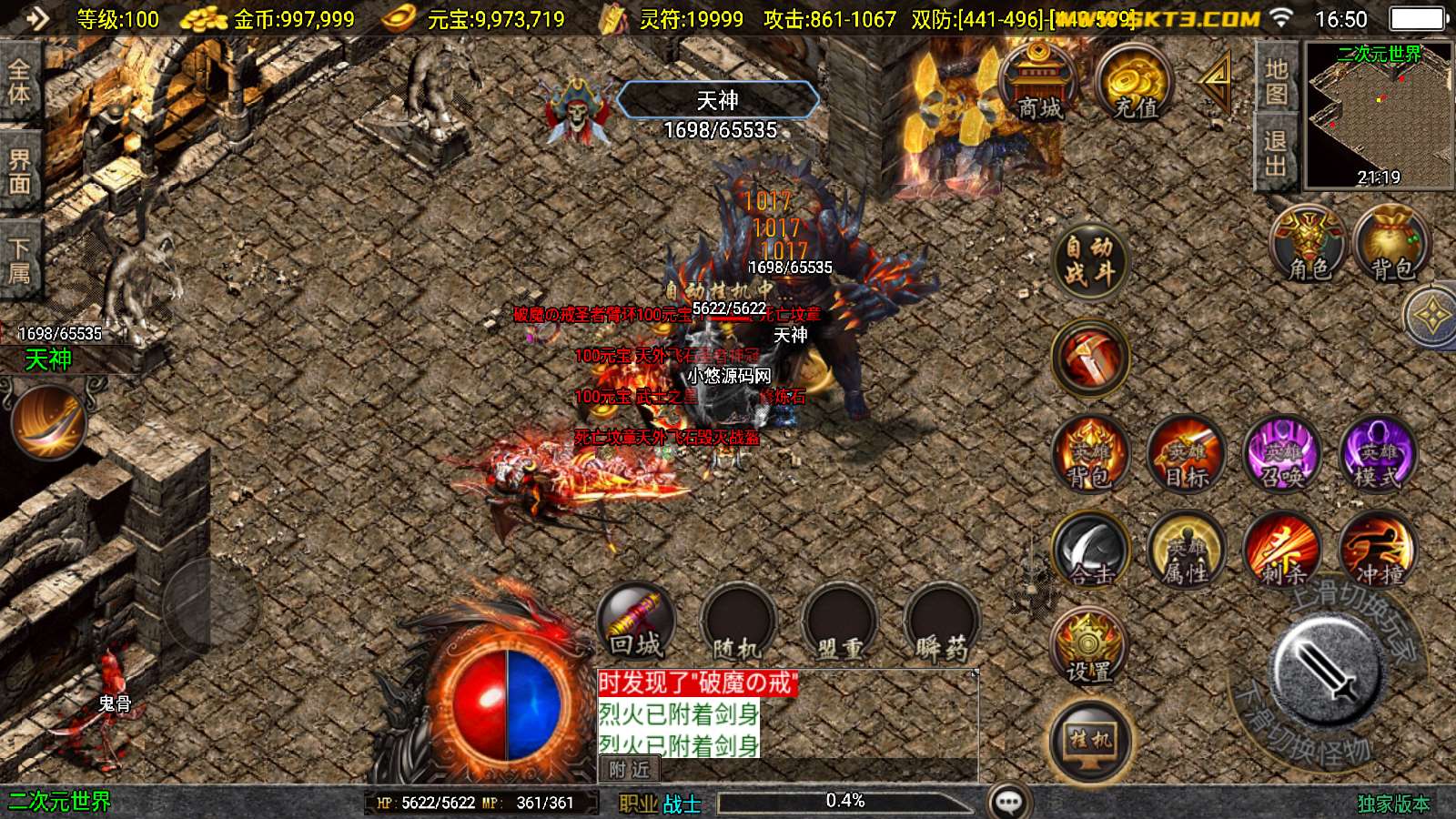
Task: Activate the 刺杀 skill
Action: coord(1282,551)
